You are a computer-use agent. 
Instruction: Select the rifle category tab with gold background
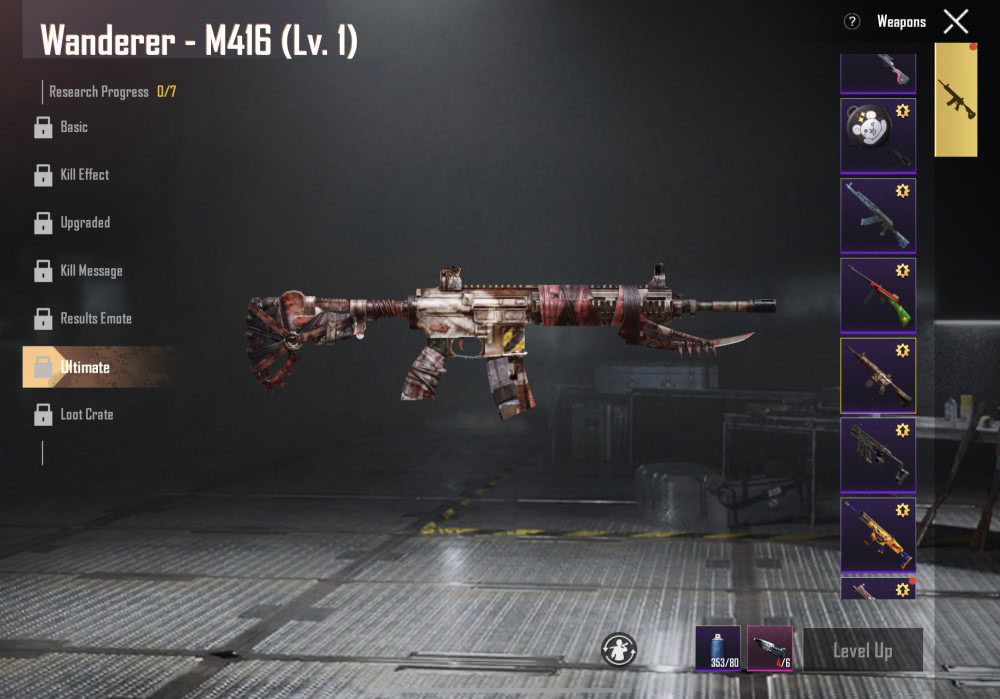[956, 100]
